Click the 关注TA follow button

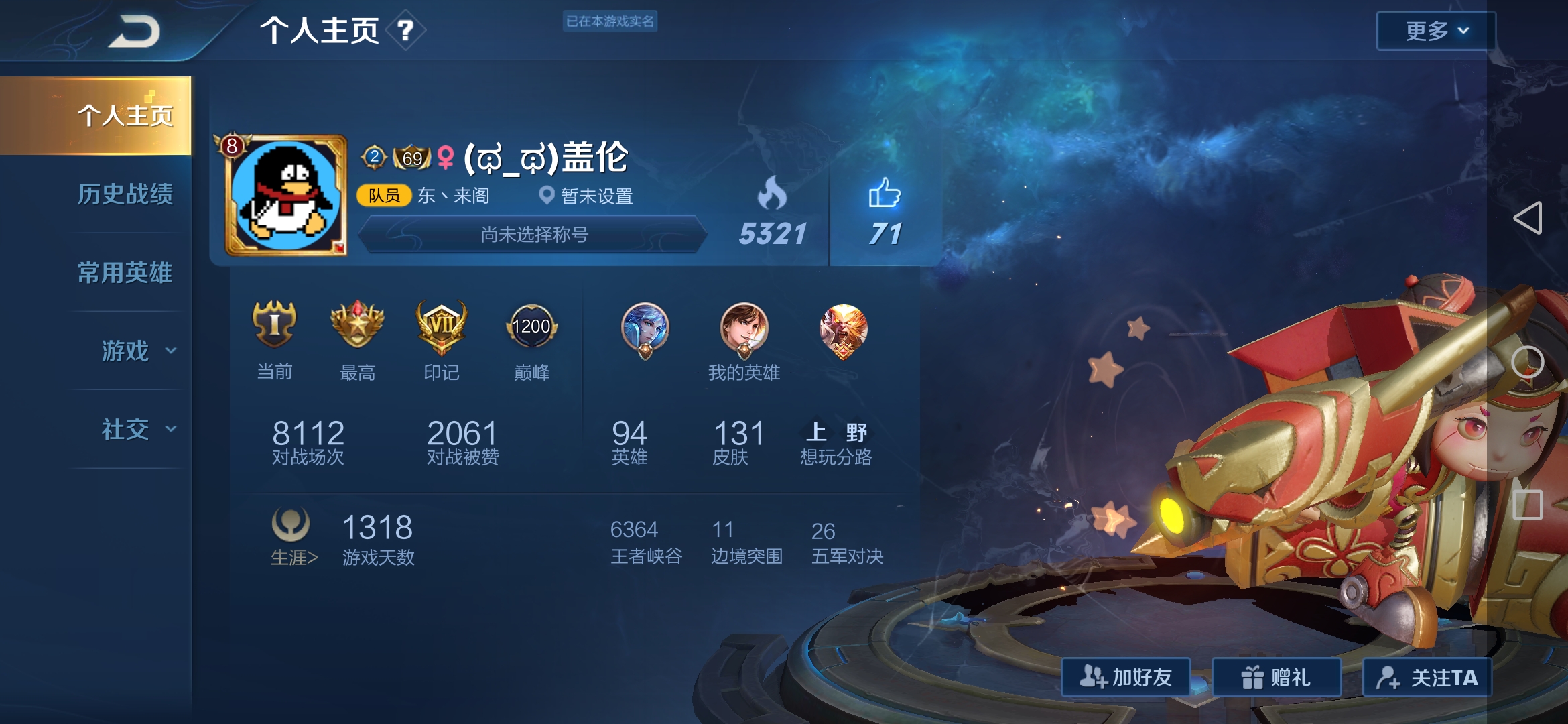pos(1429,678)
